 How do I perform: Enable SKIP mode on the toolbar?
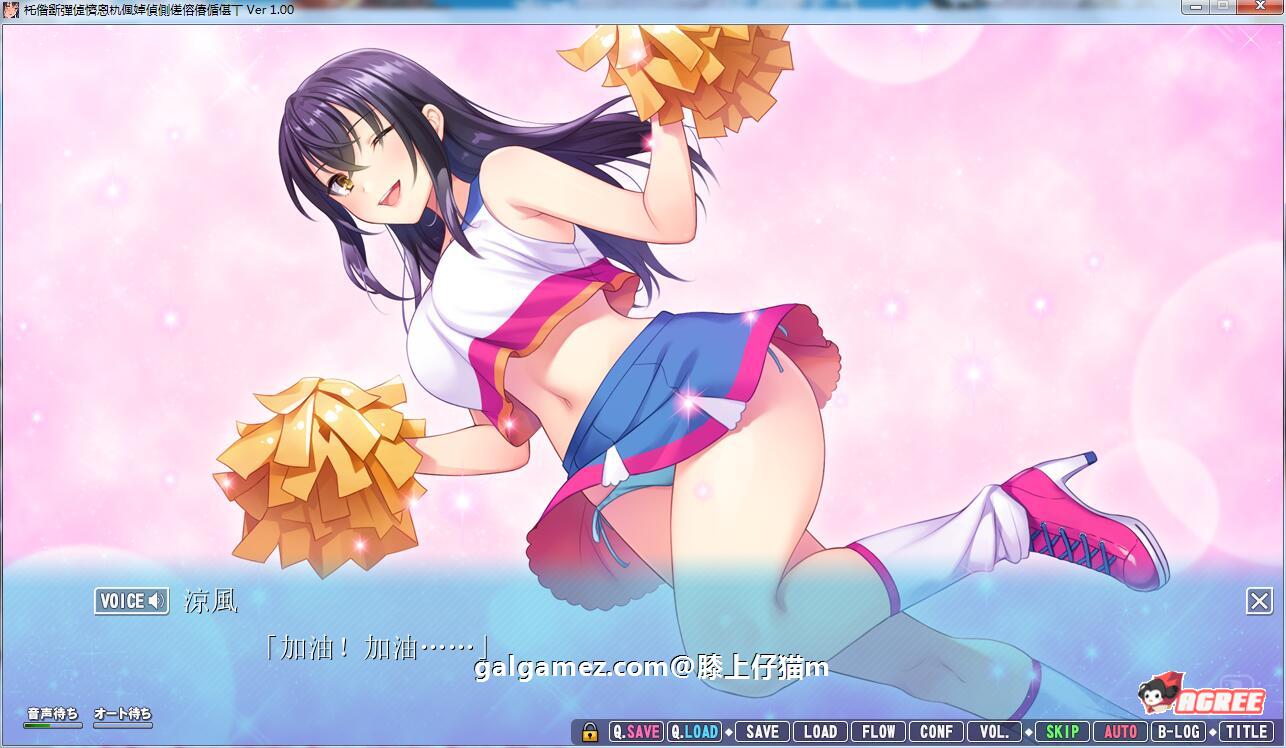(1062, 731)
